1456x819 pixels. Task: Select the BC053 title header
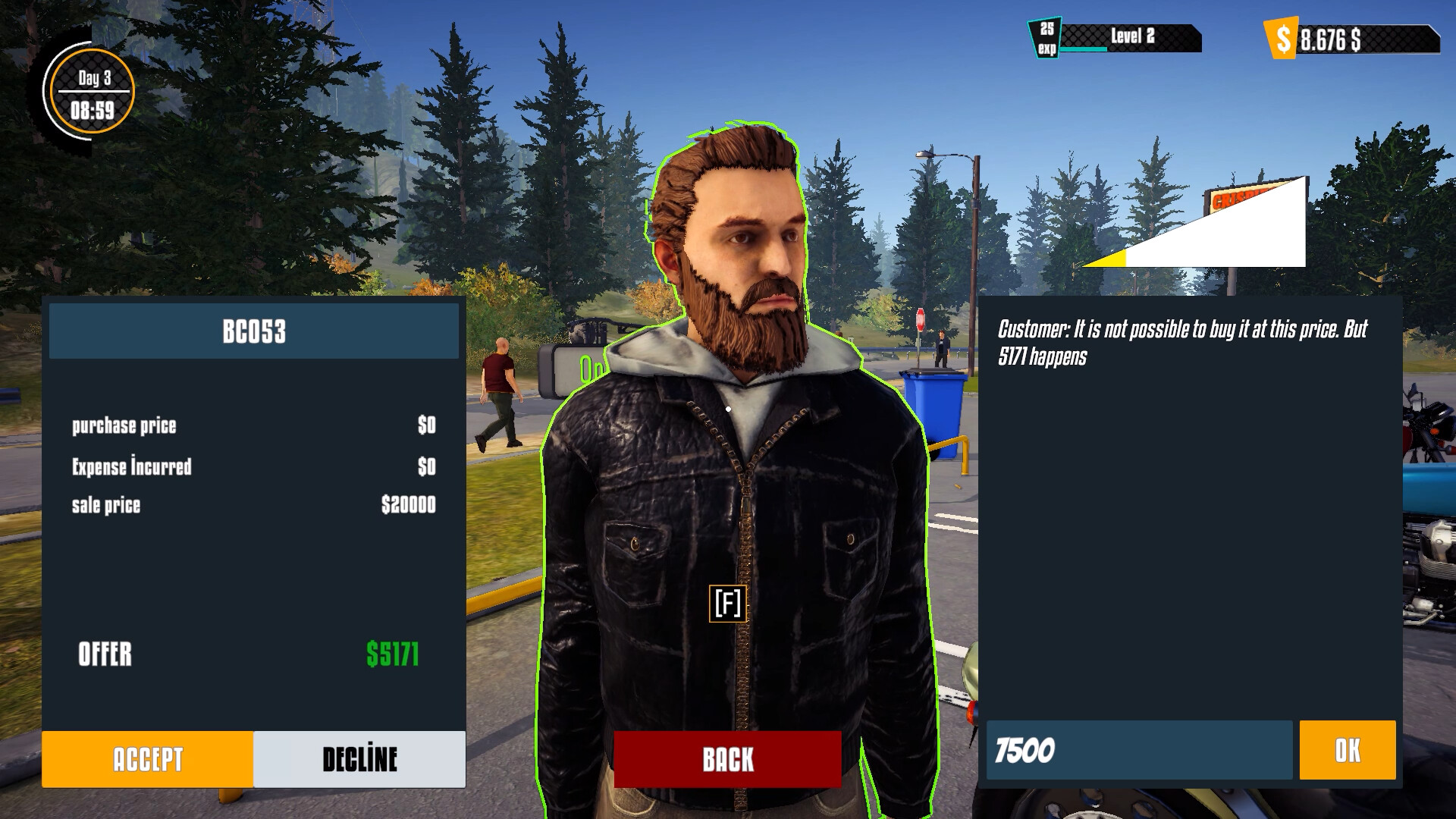pyautogui.click(x=253, y=331)
